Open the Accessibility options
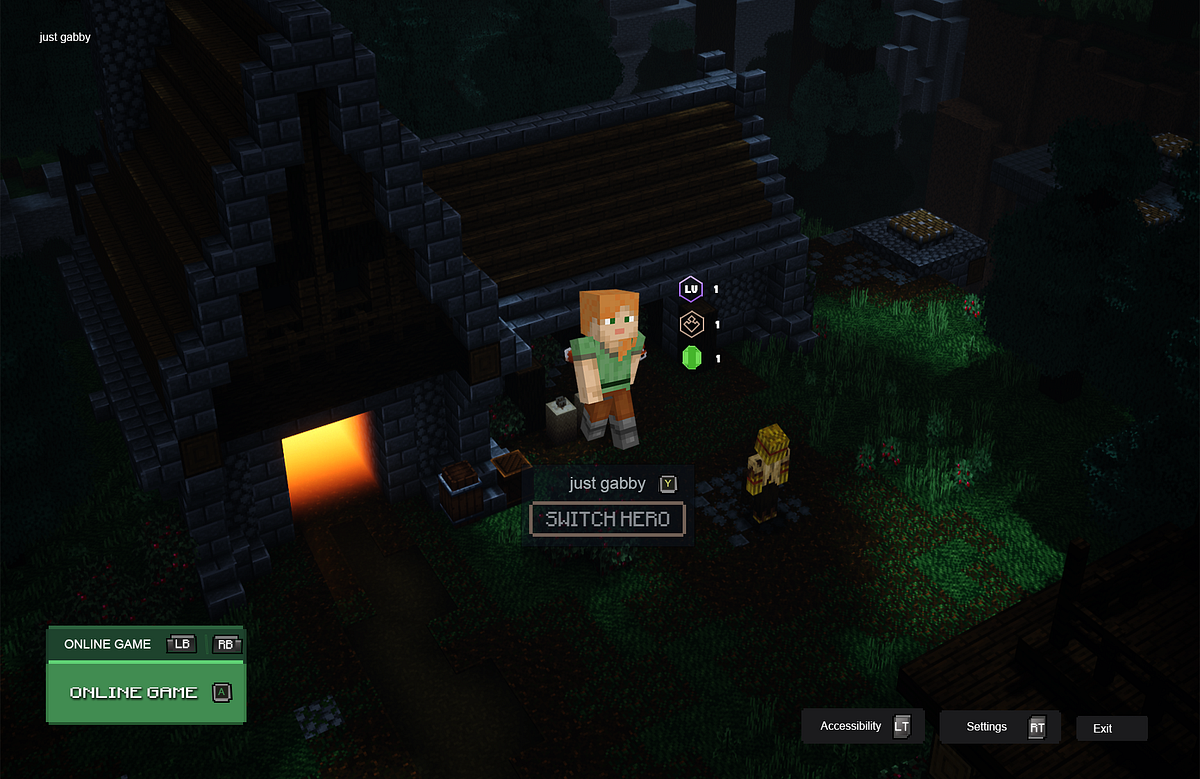 [x=862, y=726]
